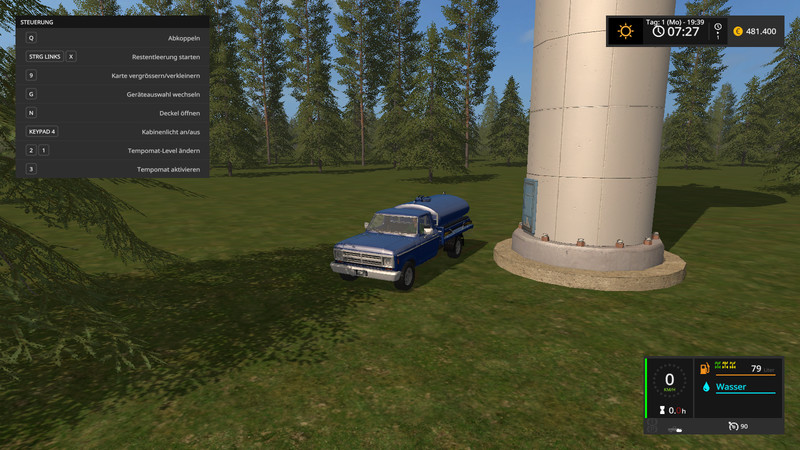Click the euro coin money icon
Image resolution: width=800 pixels, height=450 pixels.
click(x=737, y=31)
